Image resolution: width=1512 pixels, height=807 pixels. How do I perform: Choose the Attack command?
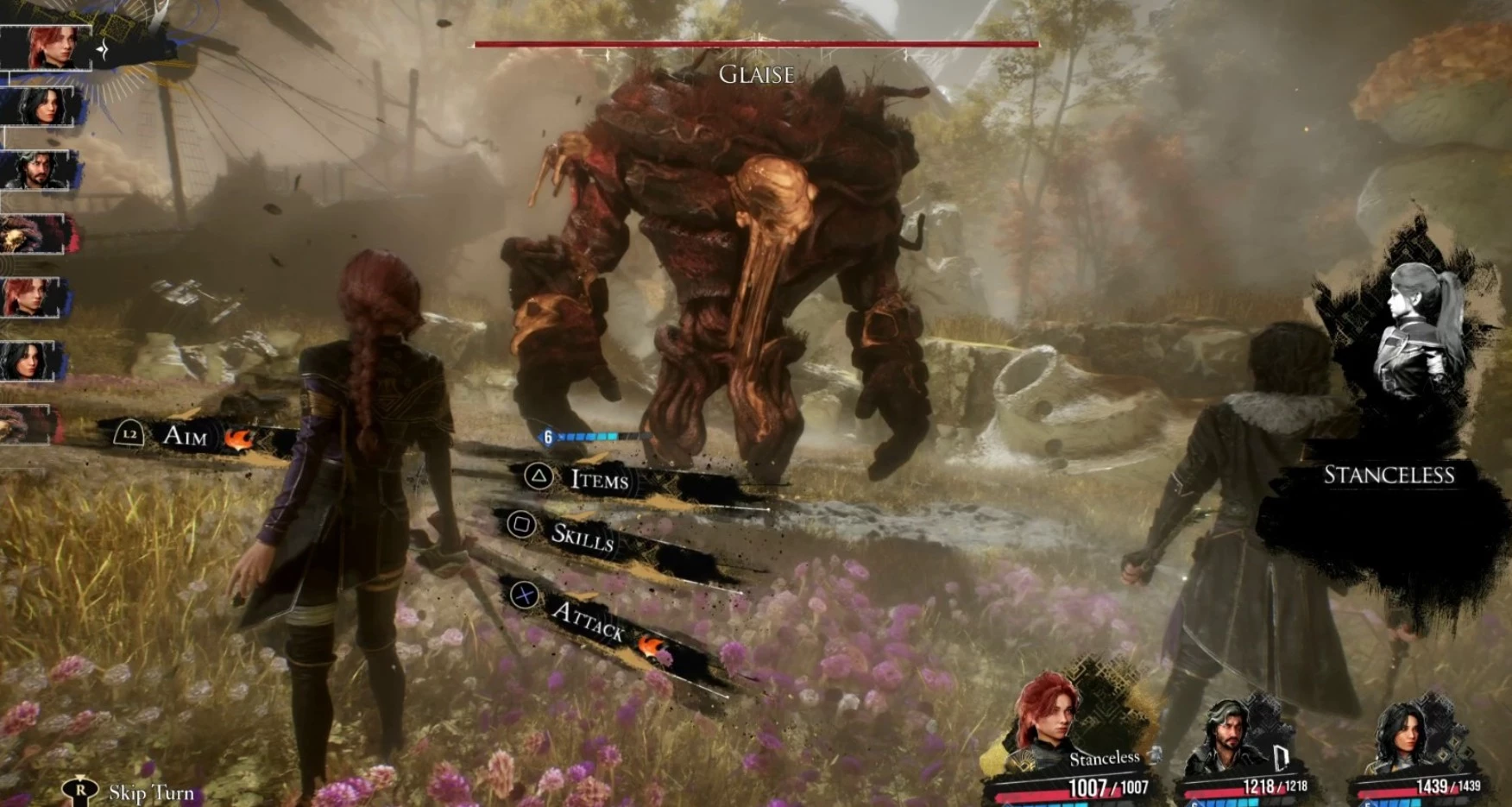(588, 618)
